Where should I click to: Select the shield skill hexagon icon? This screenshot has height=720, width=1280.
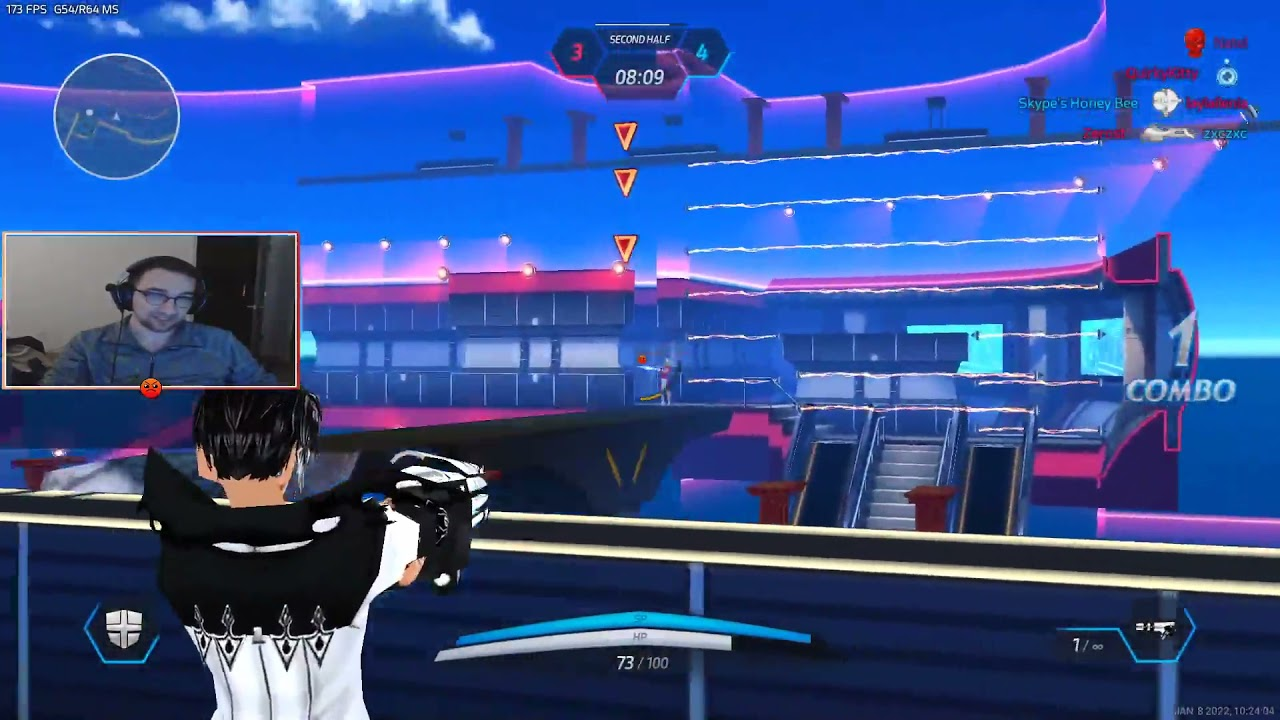tap(123, 631)
